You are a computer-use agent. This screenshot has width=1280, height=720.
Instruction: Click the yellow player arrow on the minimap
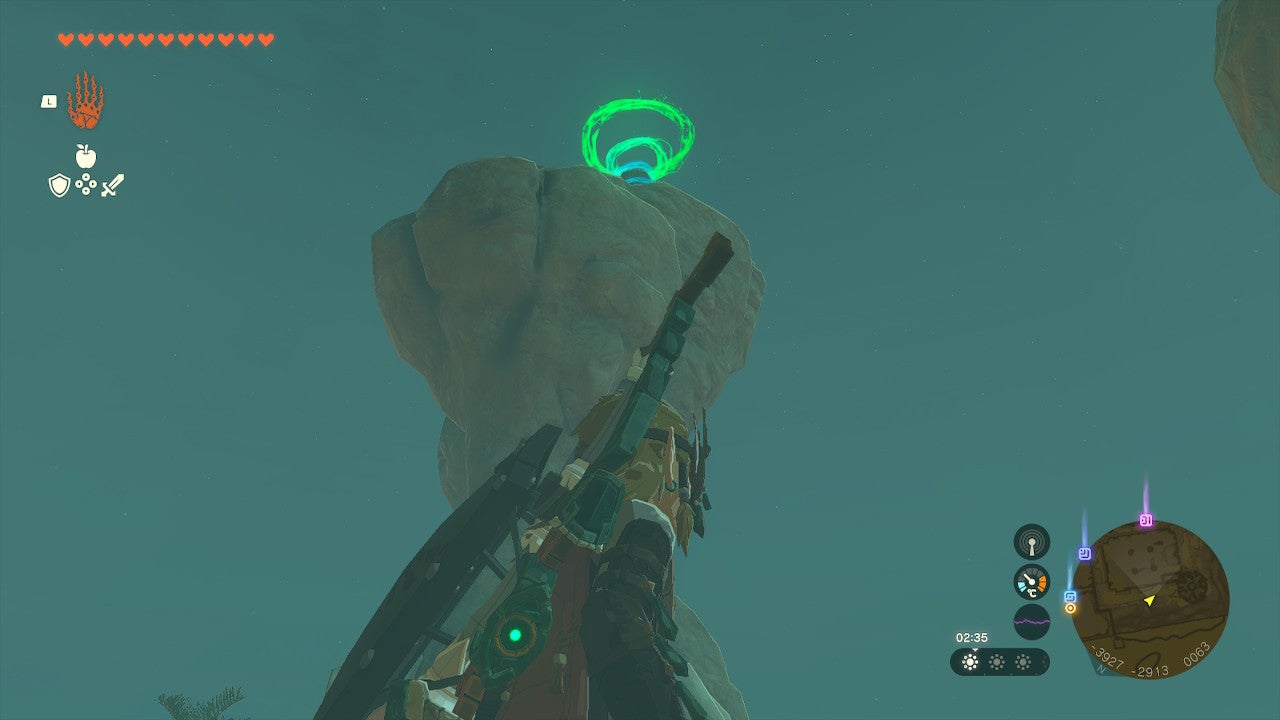(x=1150, y=600)
